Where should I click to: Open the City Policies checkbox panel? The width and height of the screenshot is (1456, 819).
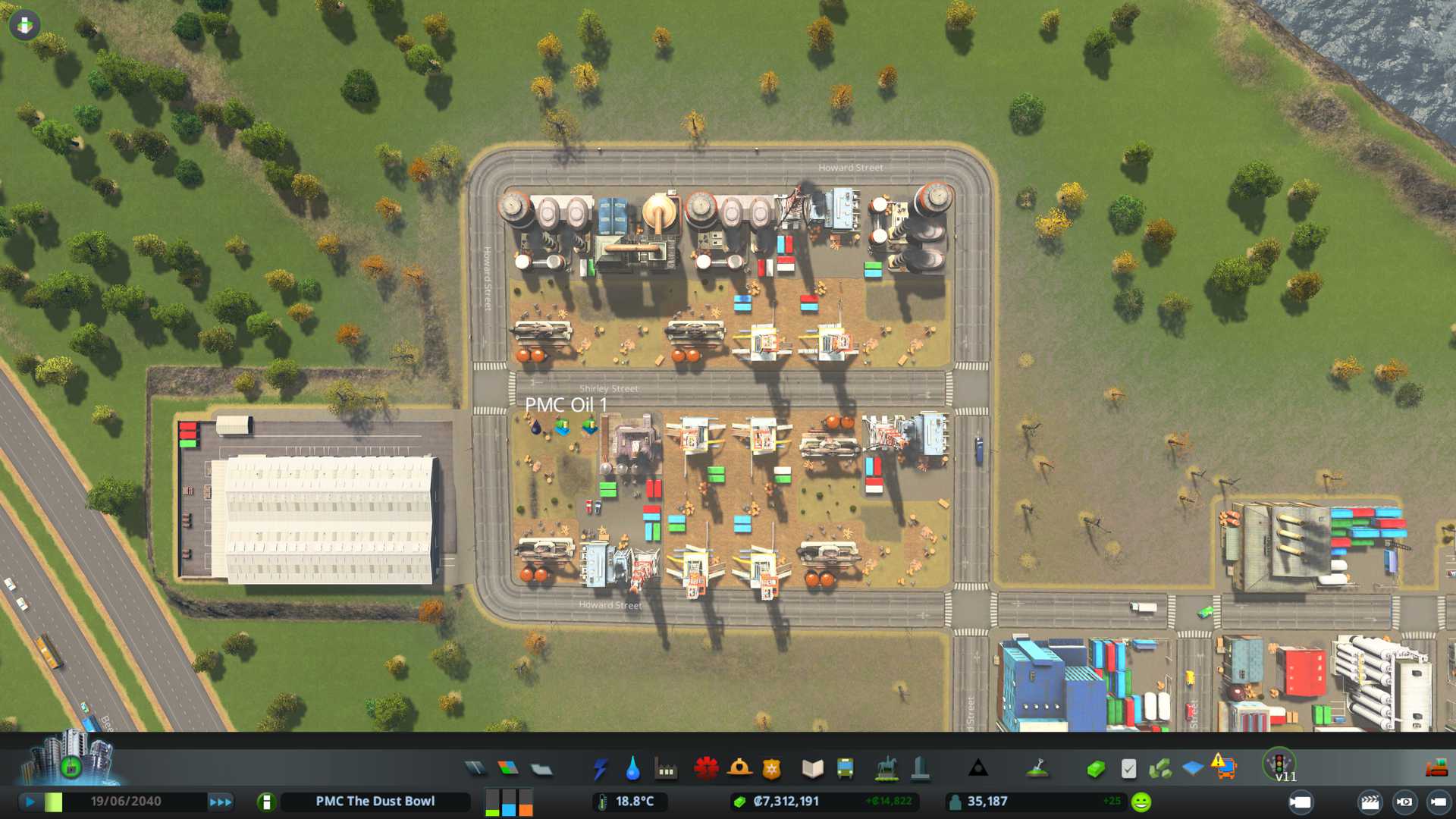tap(1128, 769)
